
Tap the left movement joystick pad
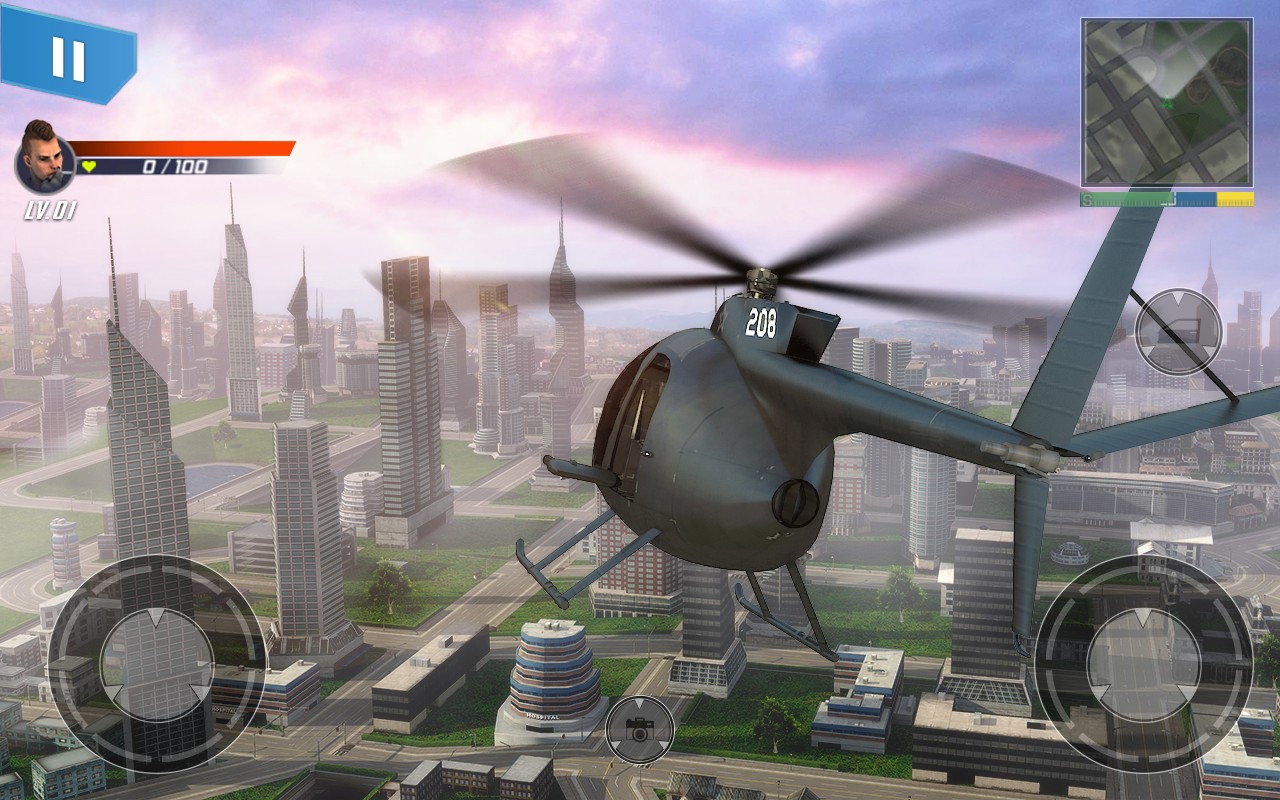click(156, 664)
